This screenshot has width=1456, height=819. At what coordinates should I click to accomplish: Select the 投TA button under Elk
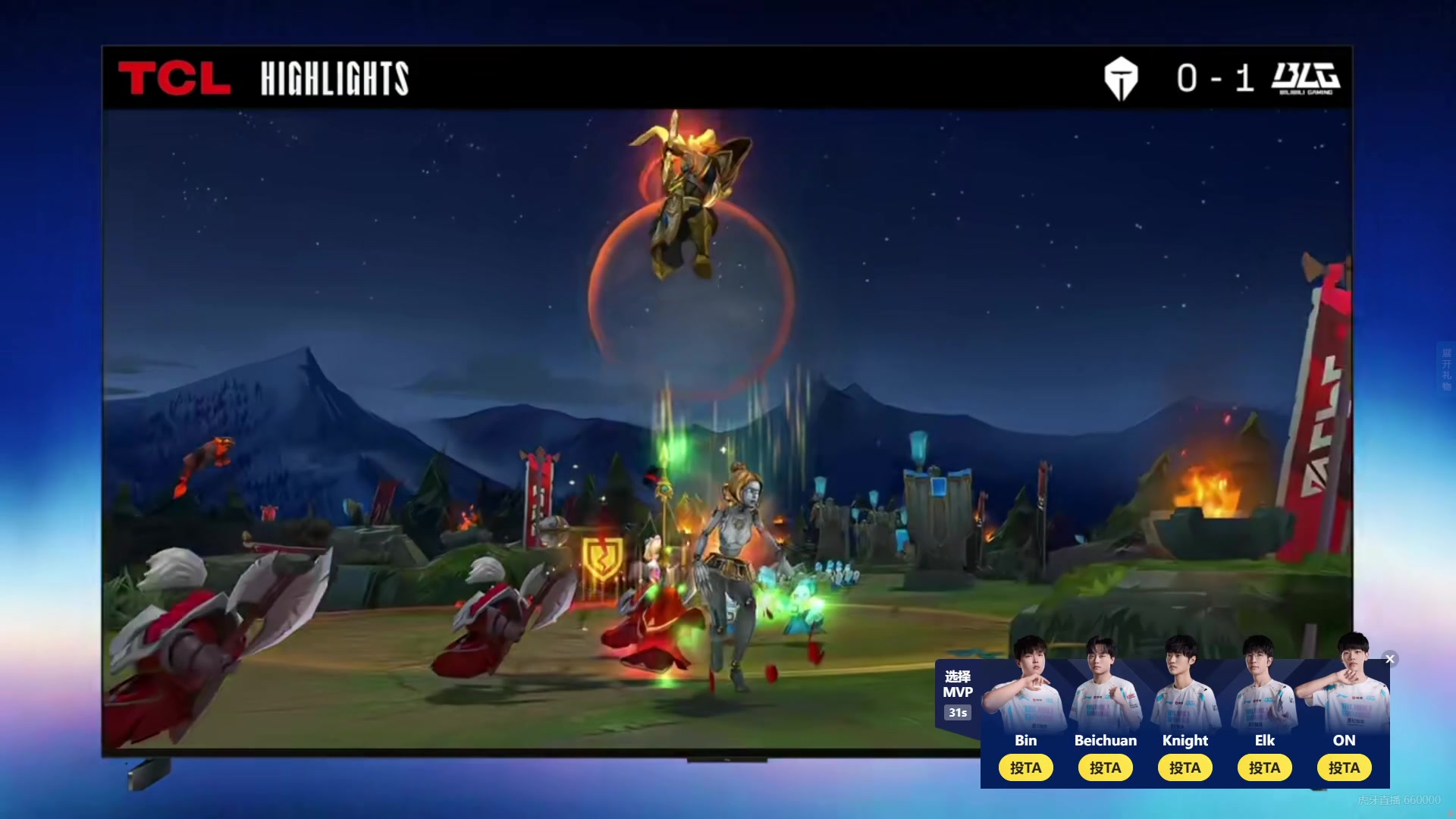click(x=1264, y=767)
